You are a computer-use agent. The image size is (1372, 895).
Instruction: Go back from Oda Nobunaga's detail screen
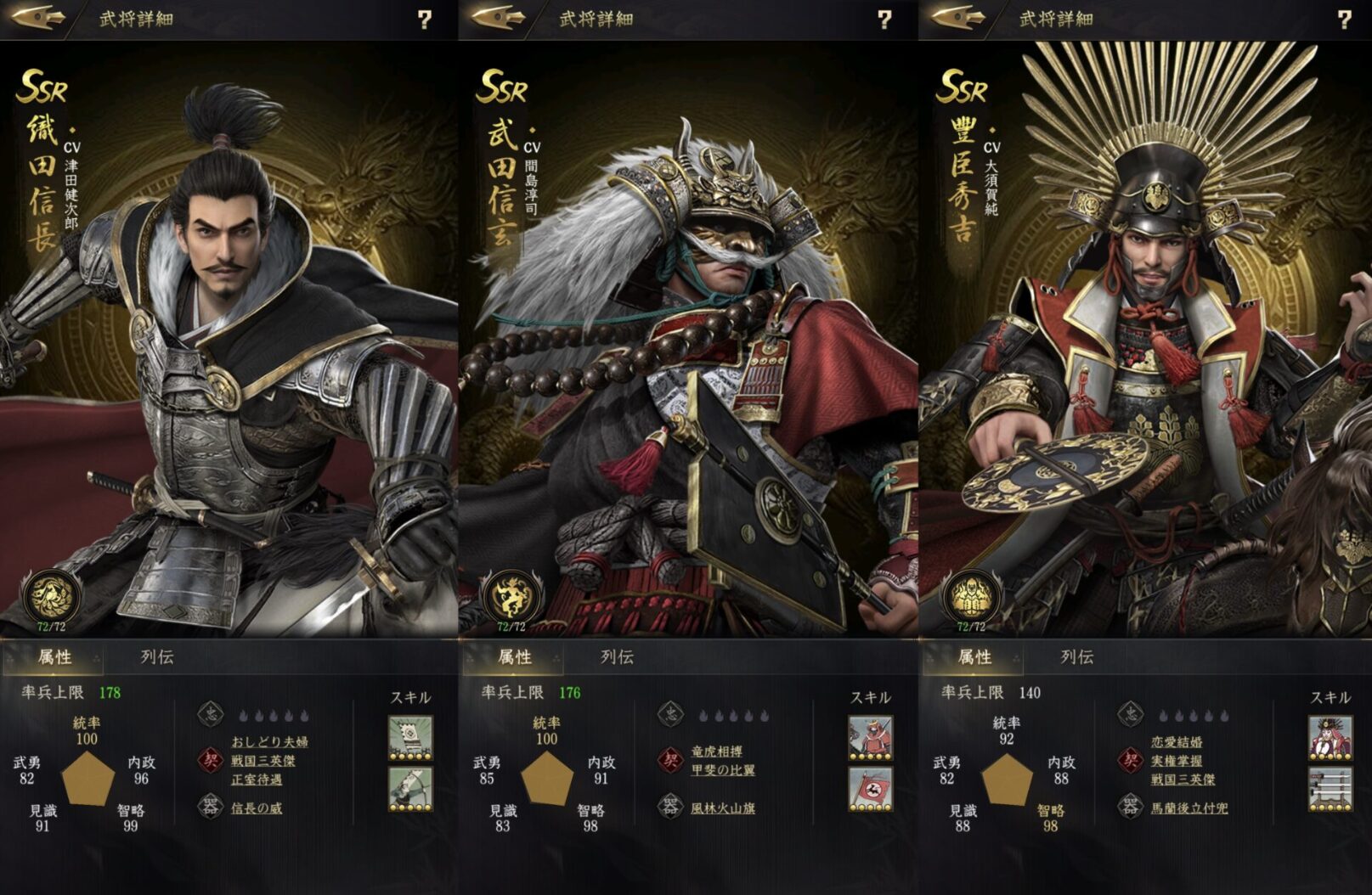pyautogui.click(x=40, y=18)
